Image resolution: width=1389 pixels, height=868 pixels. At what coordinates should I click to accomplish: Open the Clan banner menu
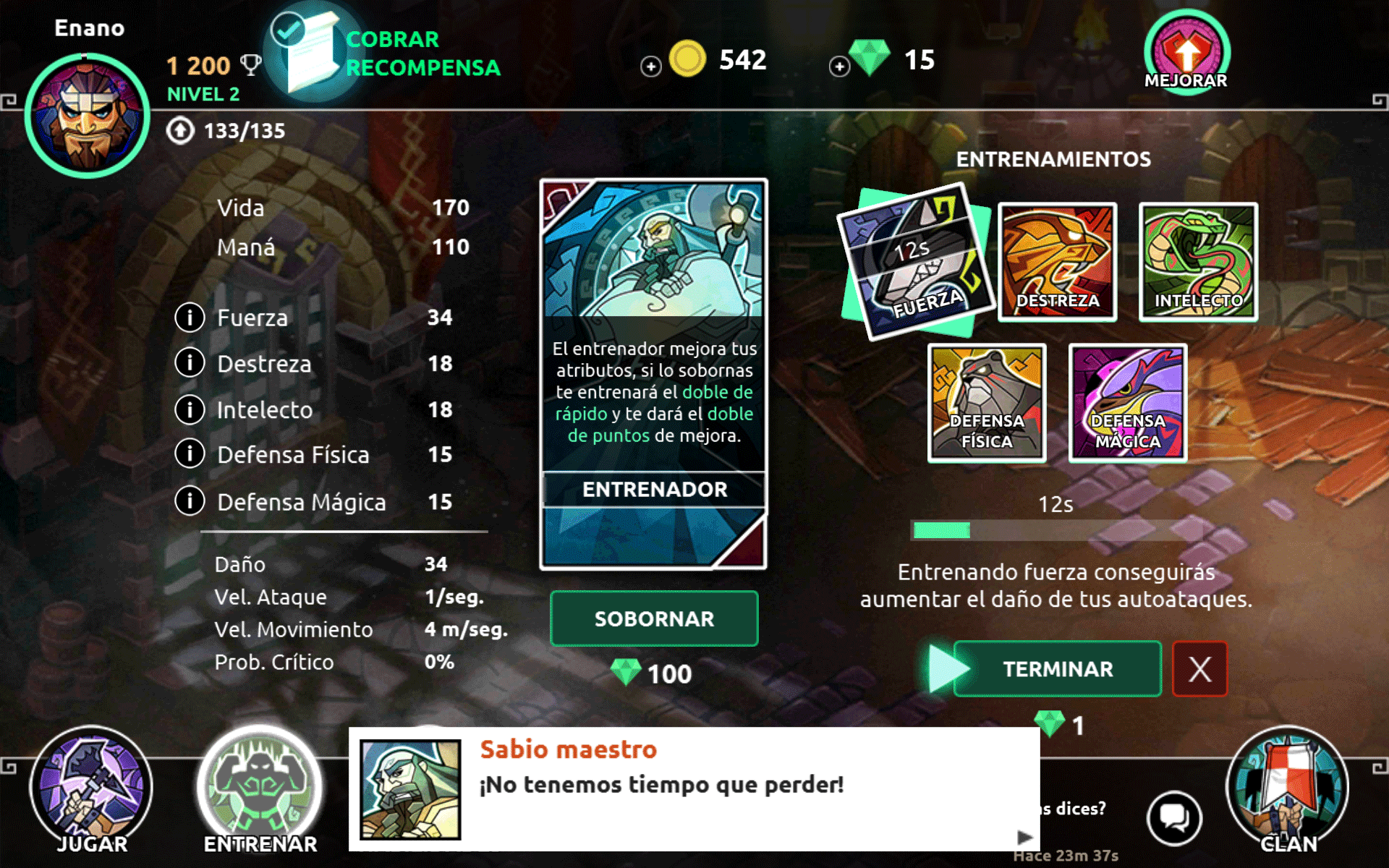point(1288,790)
